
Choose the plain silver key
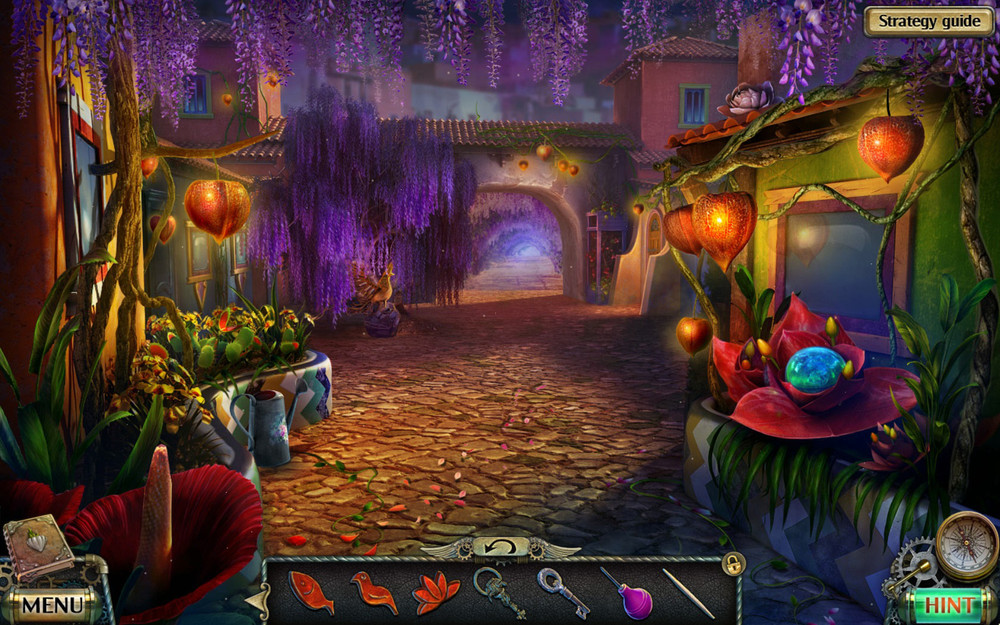click(x=562, y=592)
